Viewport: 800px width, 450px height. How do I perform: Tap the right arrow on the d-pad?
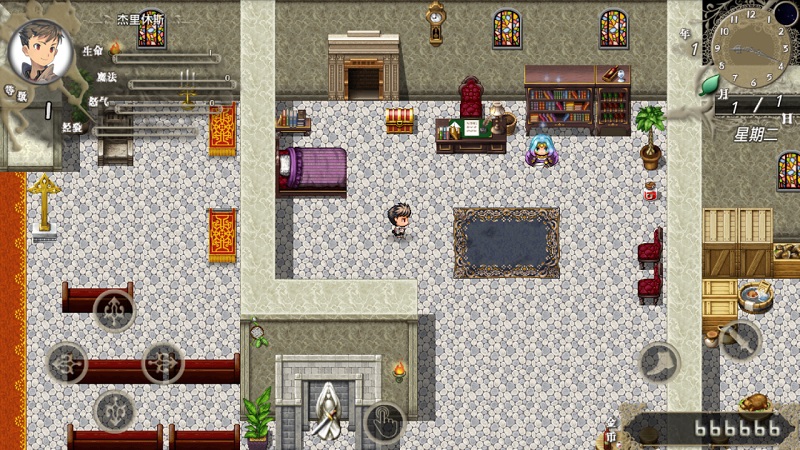tap(163, 362)
